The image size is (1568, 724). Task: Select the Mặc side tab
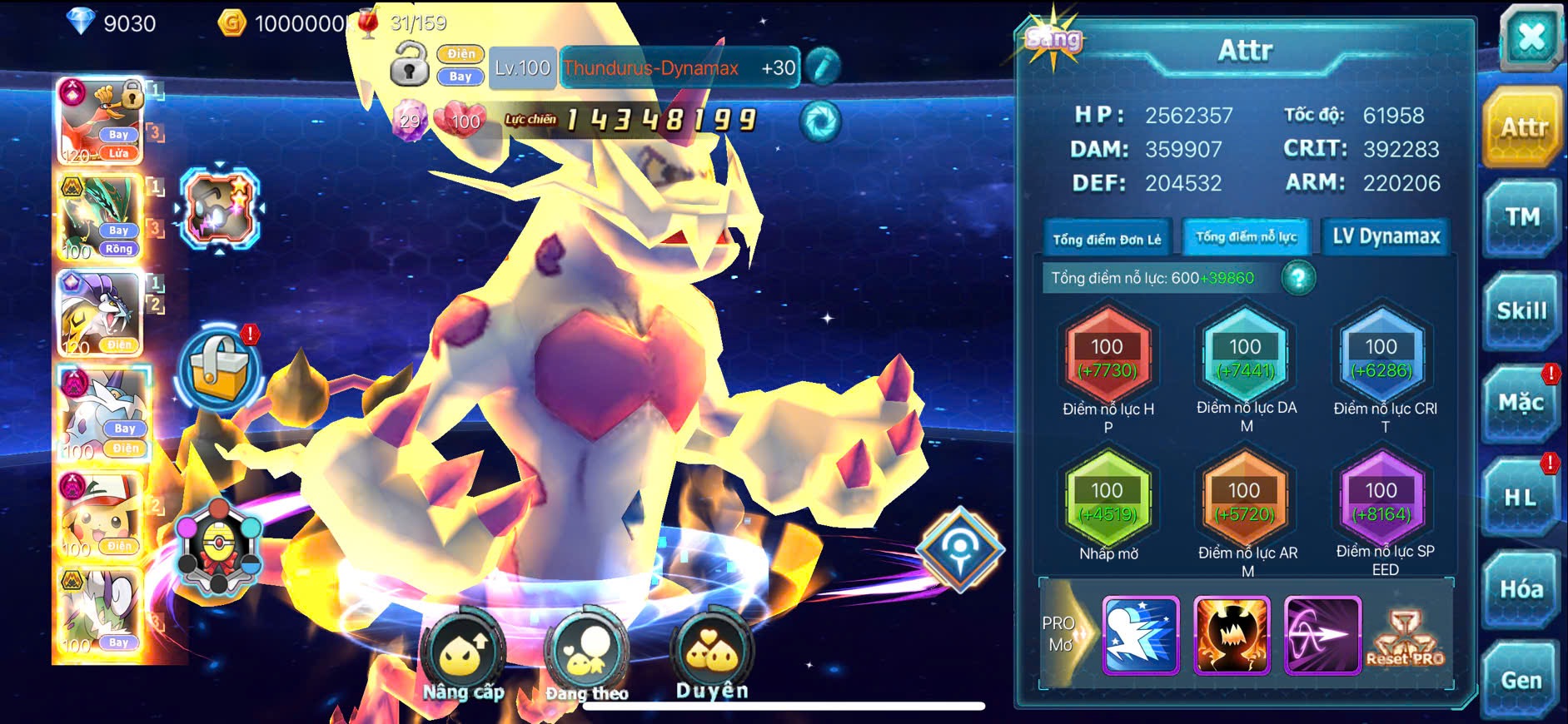pyautogui.click(x=1521, y=404)
